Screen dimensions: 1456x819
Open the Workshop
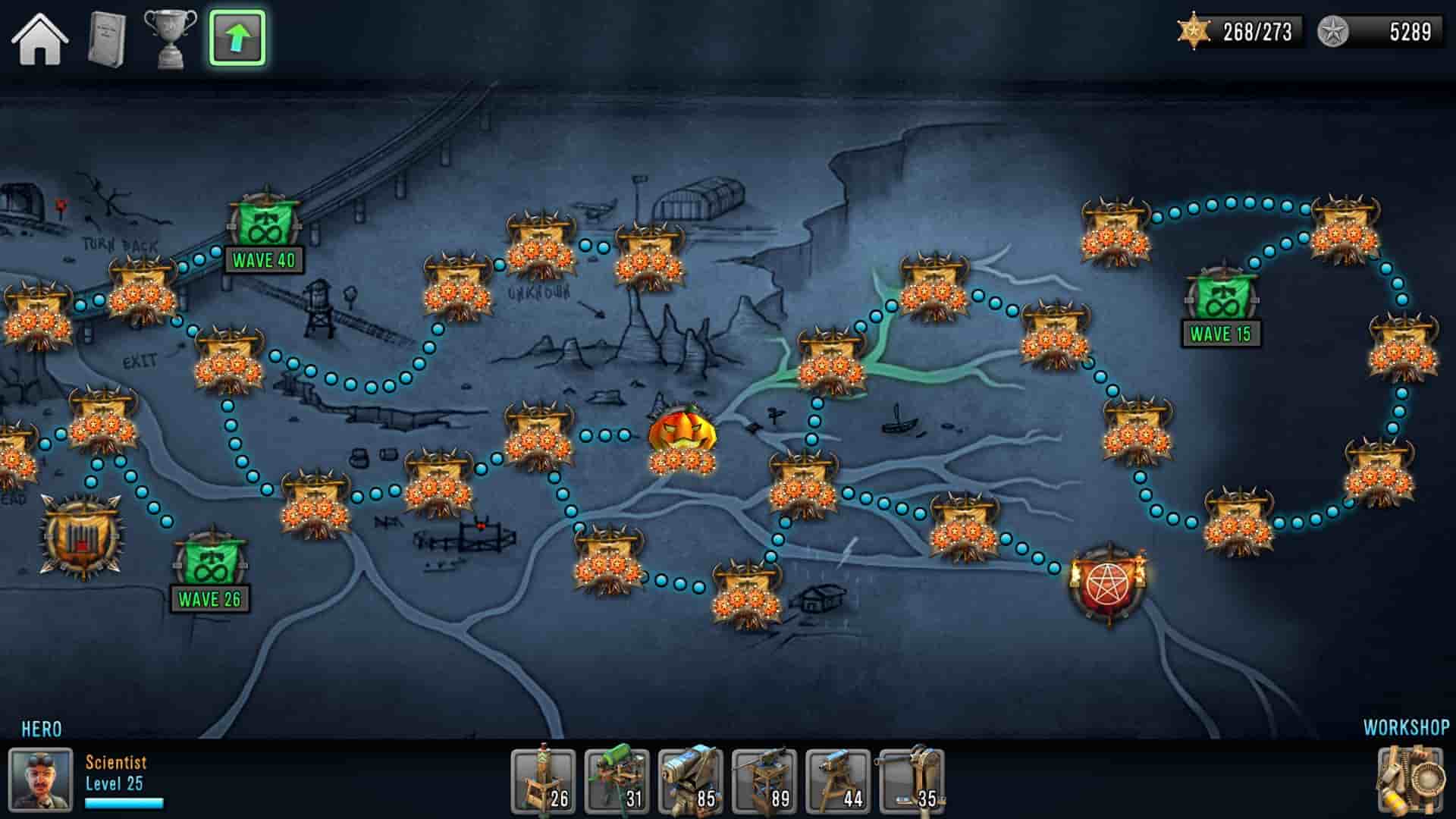(1410, 778)
